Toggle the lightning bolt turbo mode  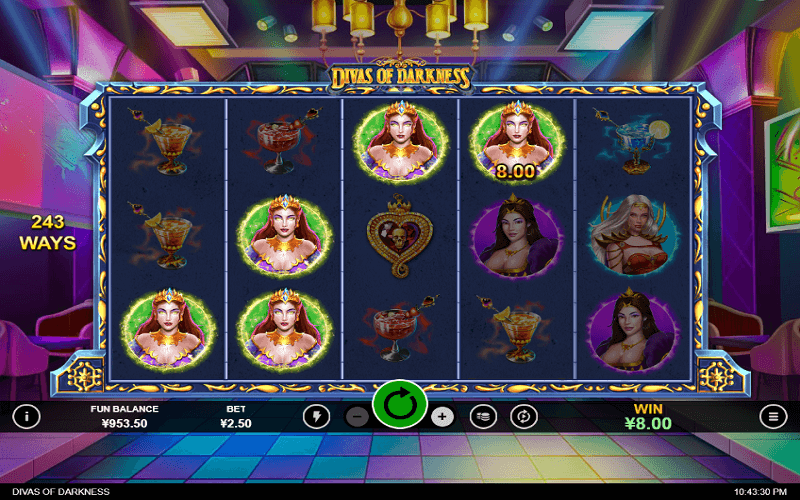316,416
